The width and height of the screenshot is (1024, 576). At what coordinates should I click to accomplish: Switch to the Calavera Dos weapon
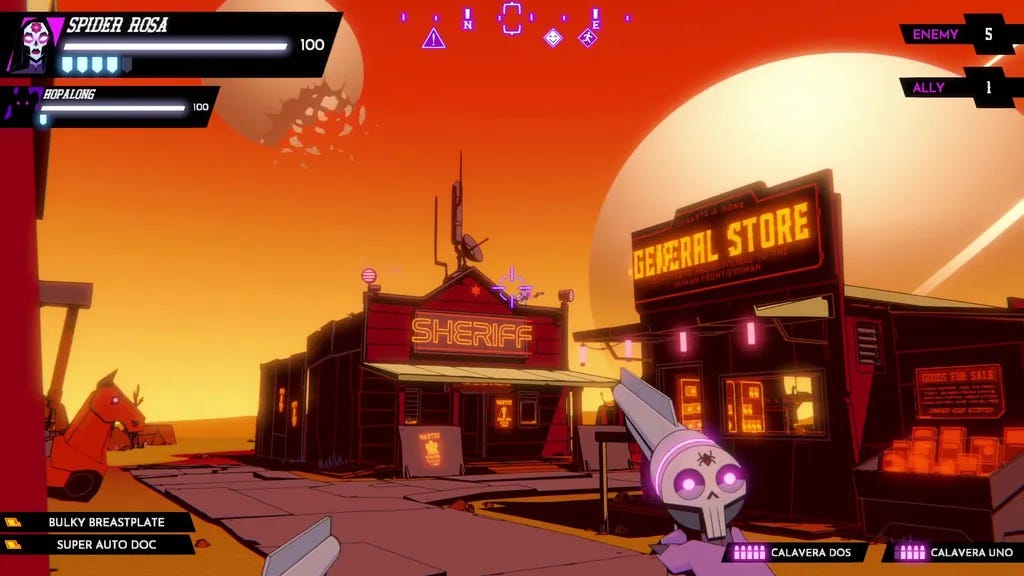pyautogui.click(x=795, y=552)
